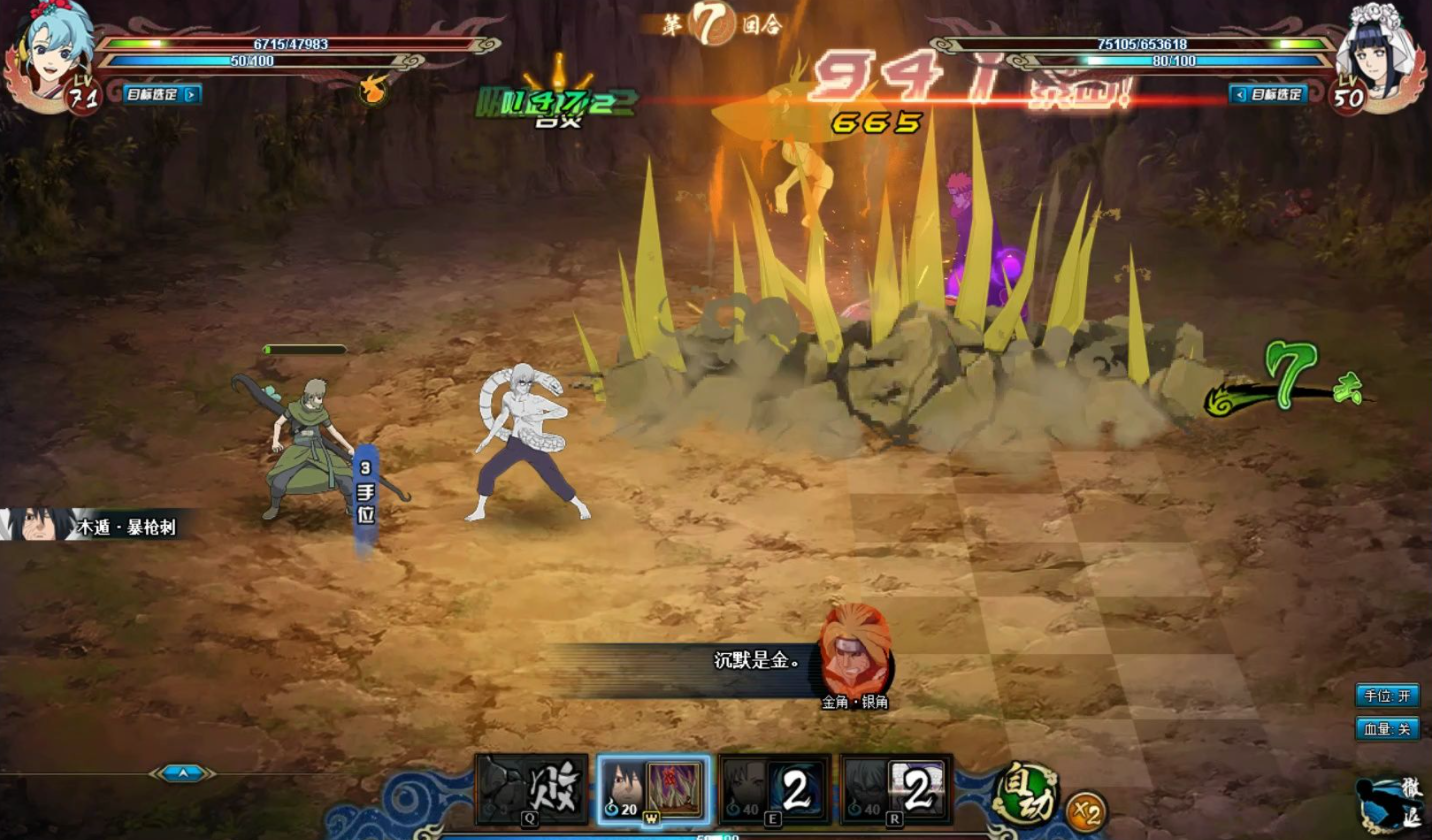Screen dimensions: 1432x840
Task: Open the right player's 目标选定 target selector
Action: click(1268, 95)
